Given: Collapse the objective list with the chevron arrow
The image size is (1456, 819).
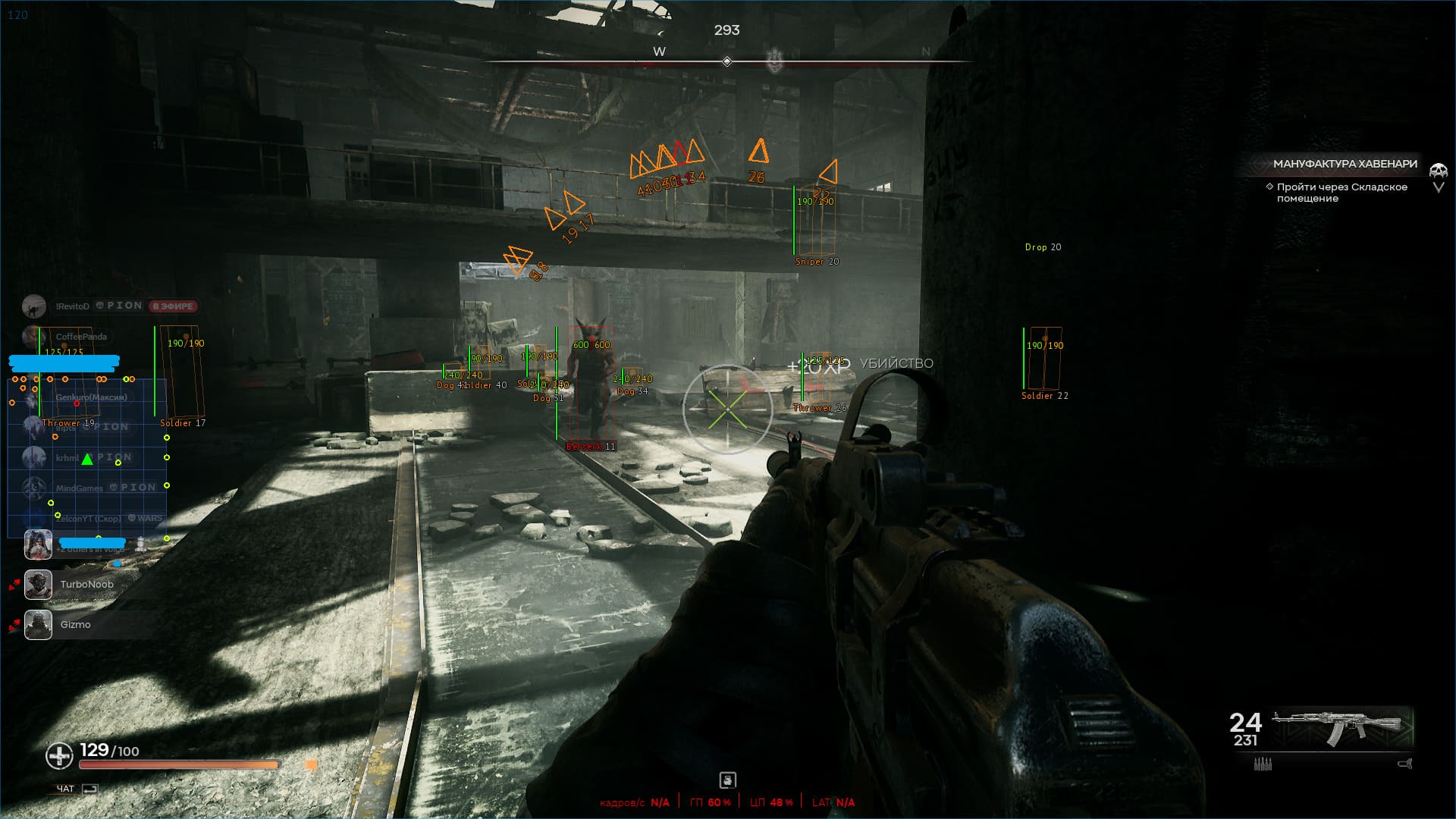Looking at the screenshot, I should click(1439, 187).
